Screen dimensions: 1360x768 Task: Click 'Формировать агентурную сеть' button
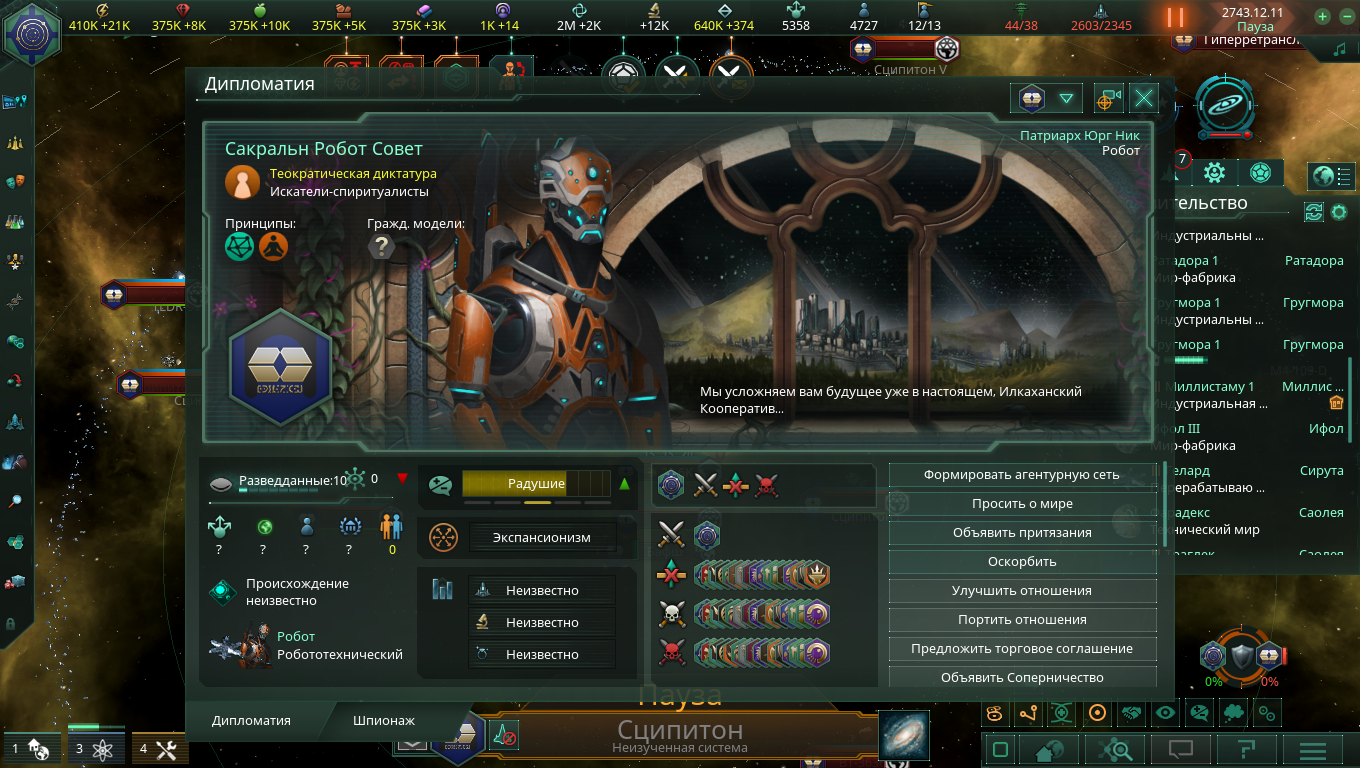click(1021, 475)
